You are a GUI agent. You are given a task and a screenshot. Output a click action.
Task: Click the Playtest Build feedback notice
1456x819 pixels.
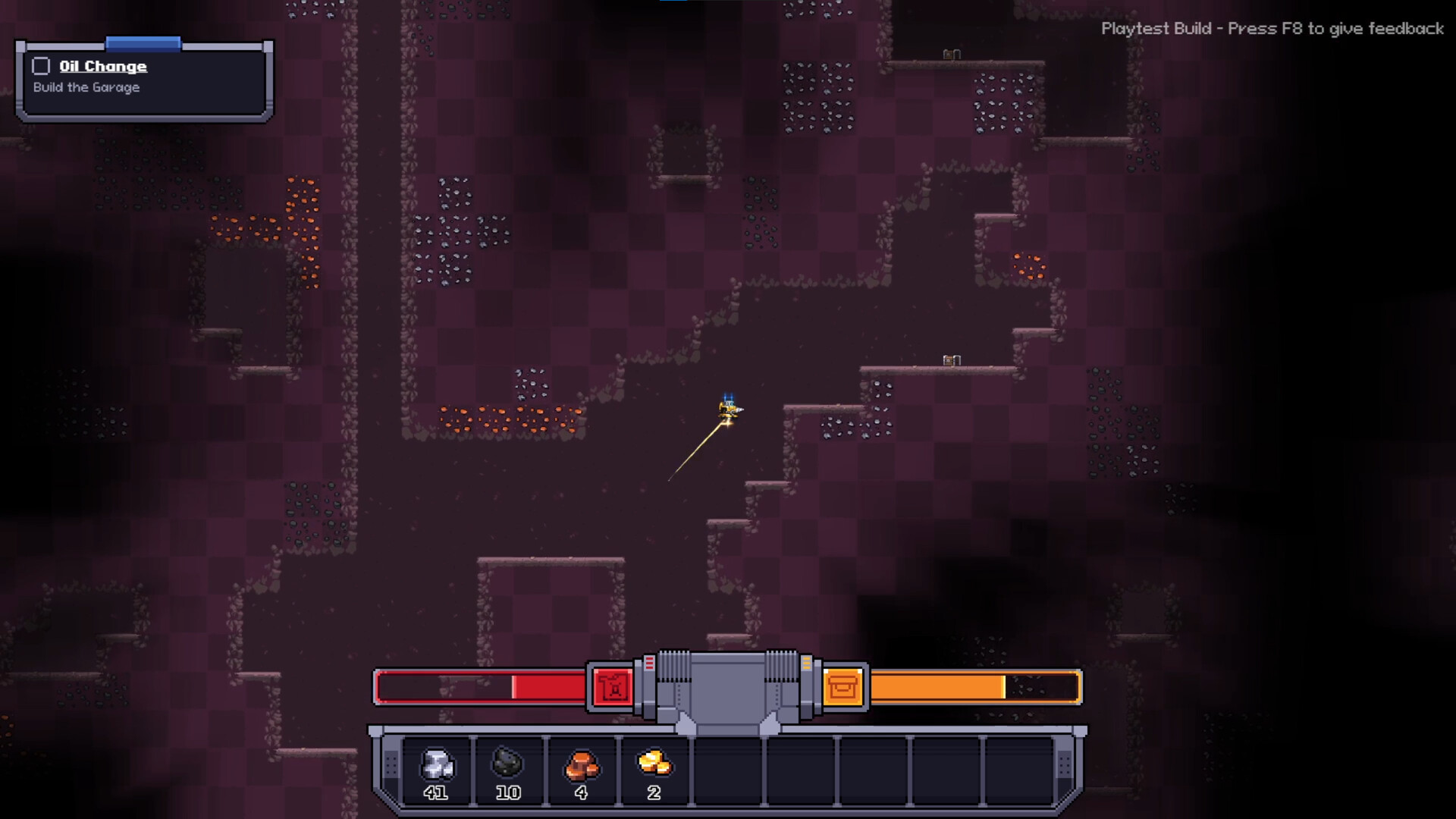pyautogui.click(x=1272, y=29)
